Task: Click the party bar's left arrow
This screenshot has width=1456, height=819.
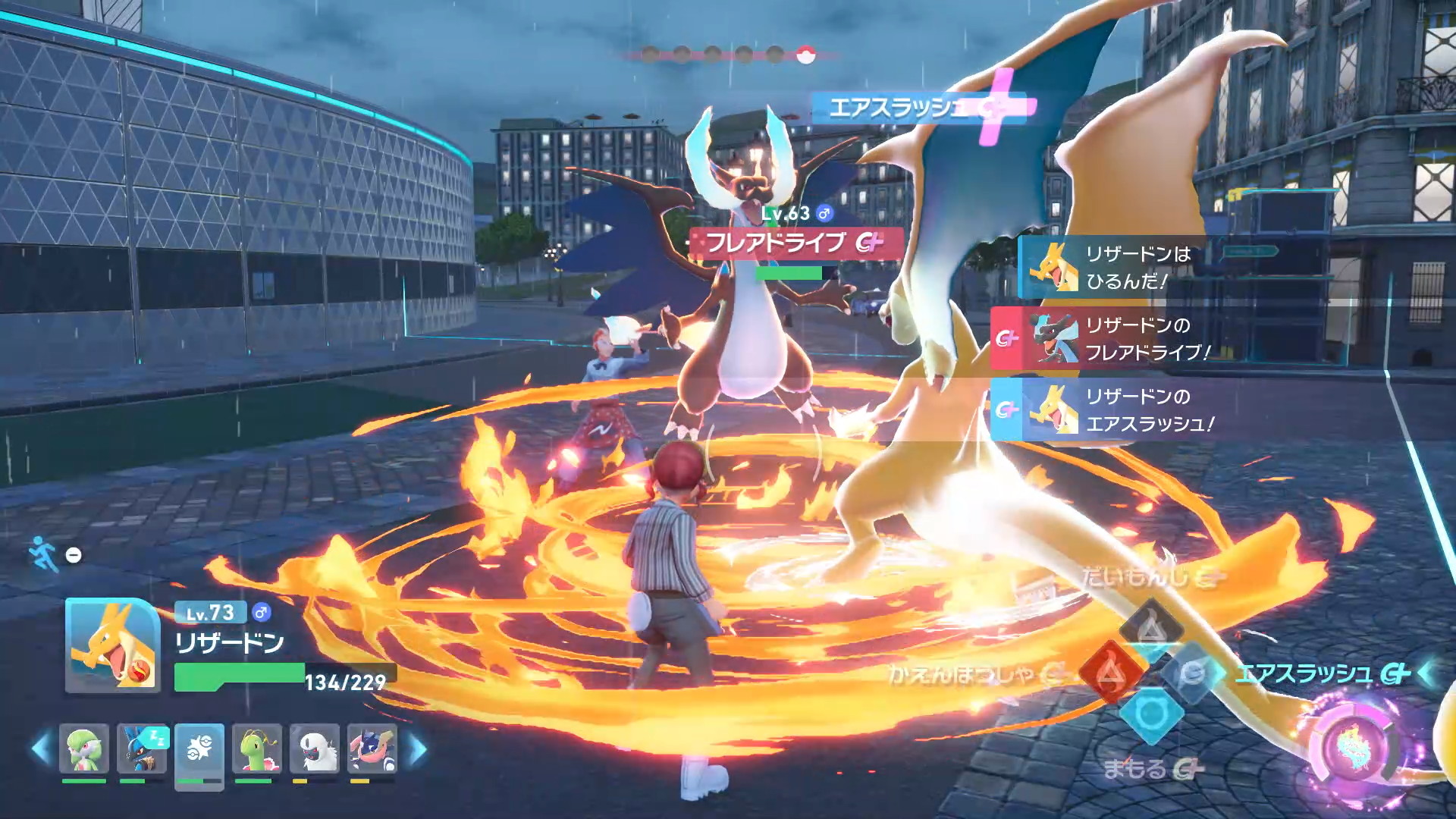Action: 40,748
